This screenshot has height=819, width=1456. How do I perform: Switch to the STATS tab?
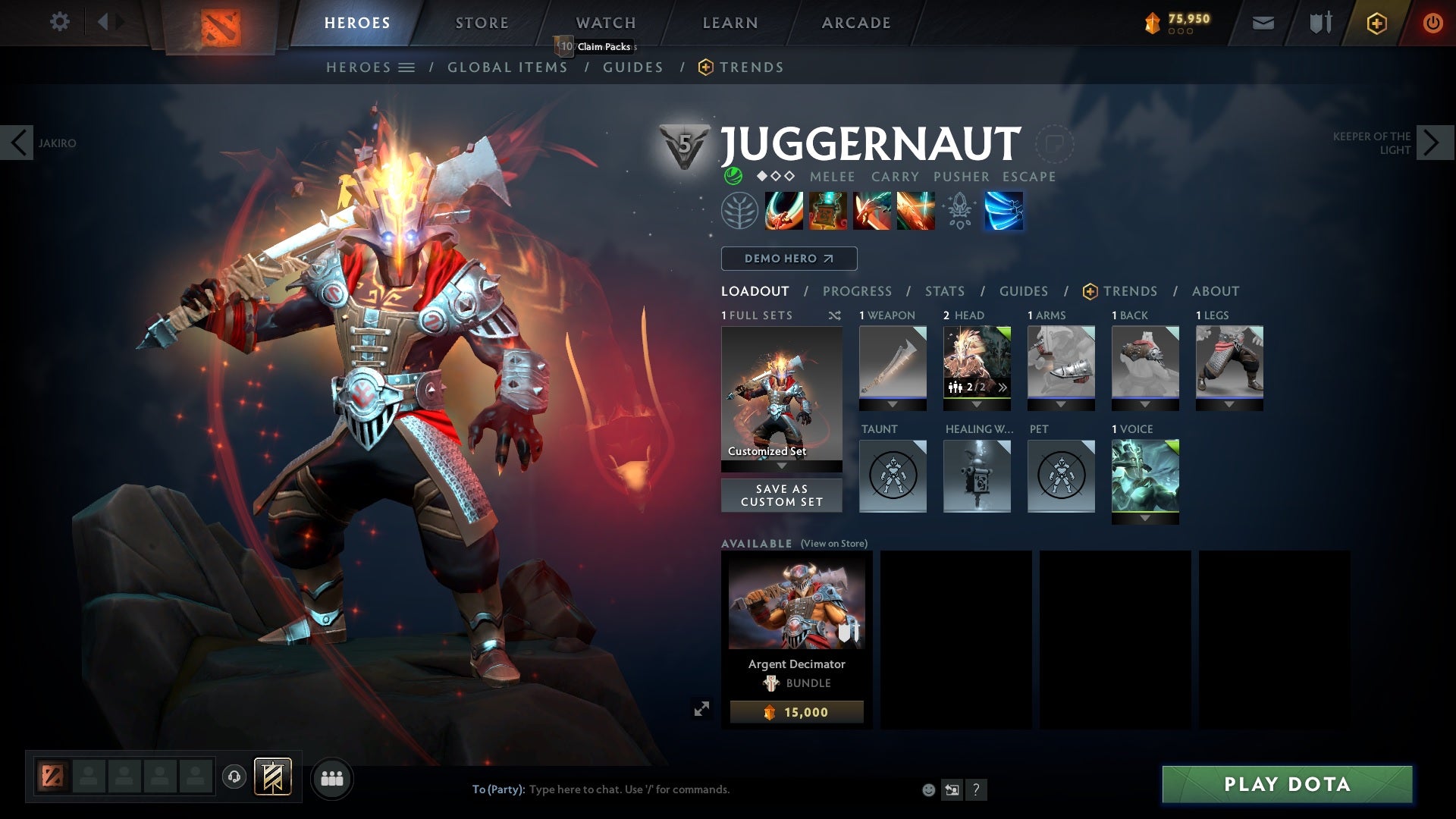pos(944,291)
